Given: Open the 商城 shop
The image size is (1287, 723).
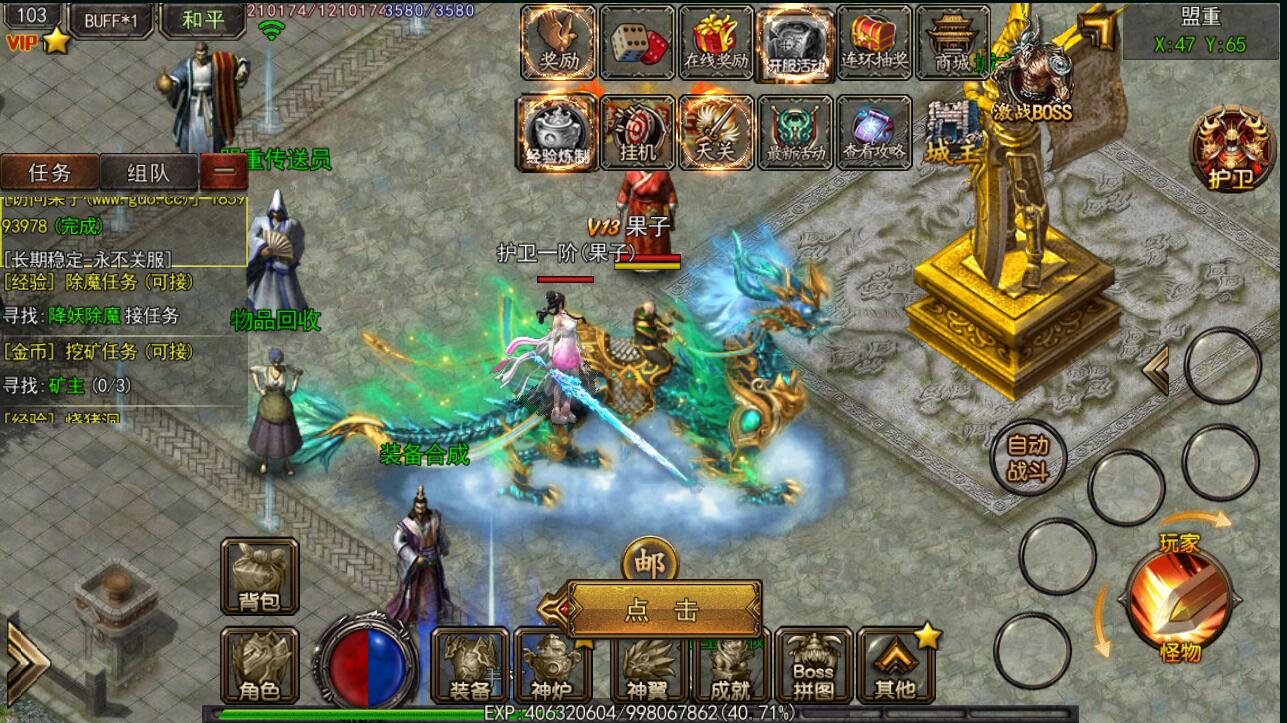Looking at the screenshot, I should (x=951, y=42).
